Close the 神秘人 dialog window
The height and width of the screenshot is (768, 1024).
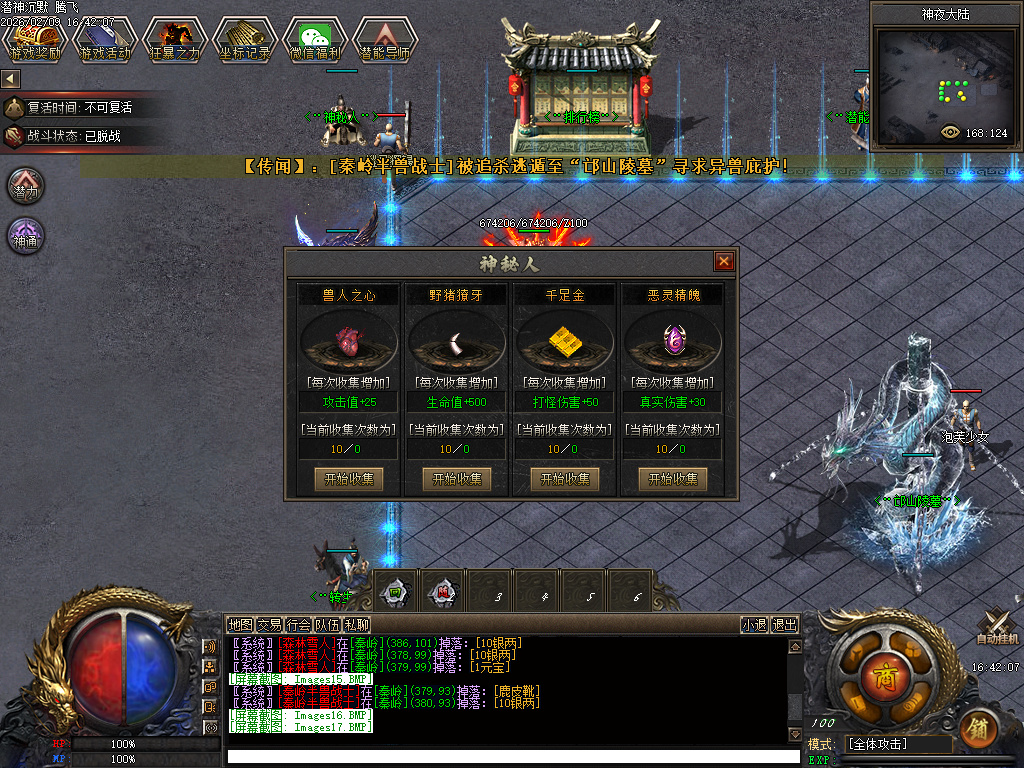(x=724, y=262)
